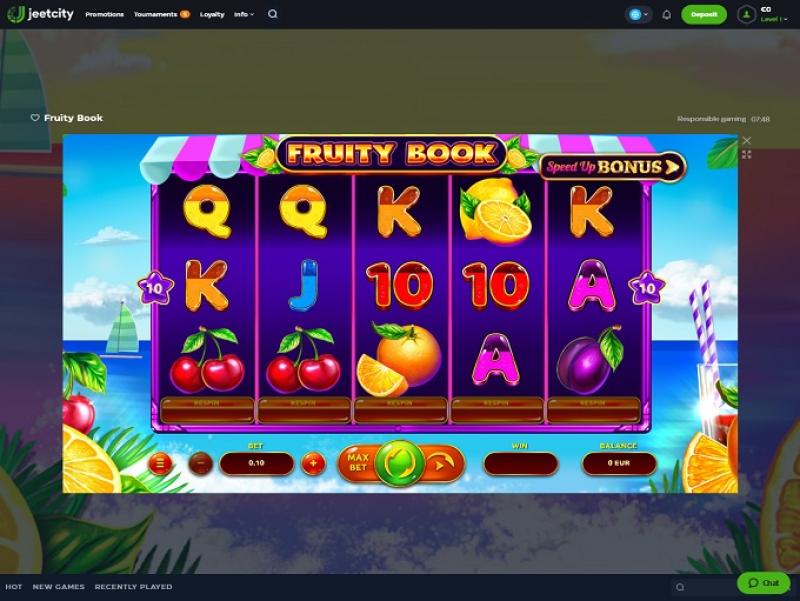This screenshot has width=800, height=601.
Task: Start autoplay with the arrow button
Action: coord(443,464)
